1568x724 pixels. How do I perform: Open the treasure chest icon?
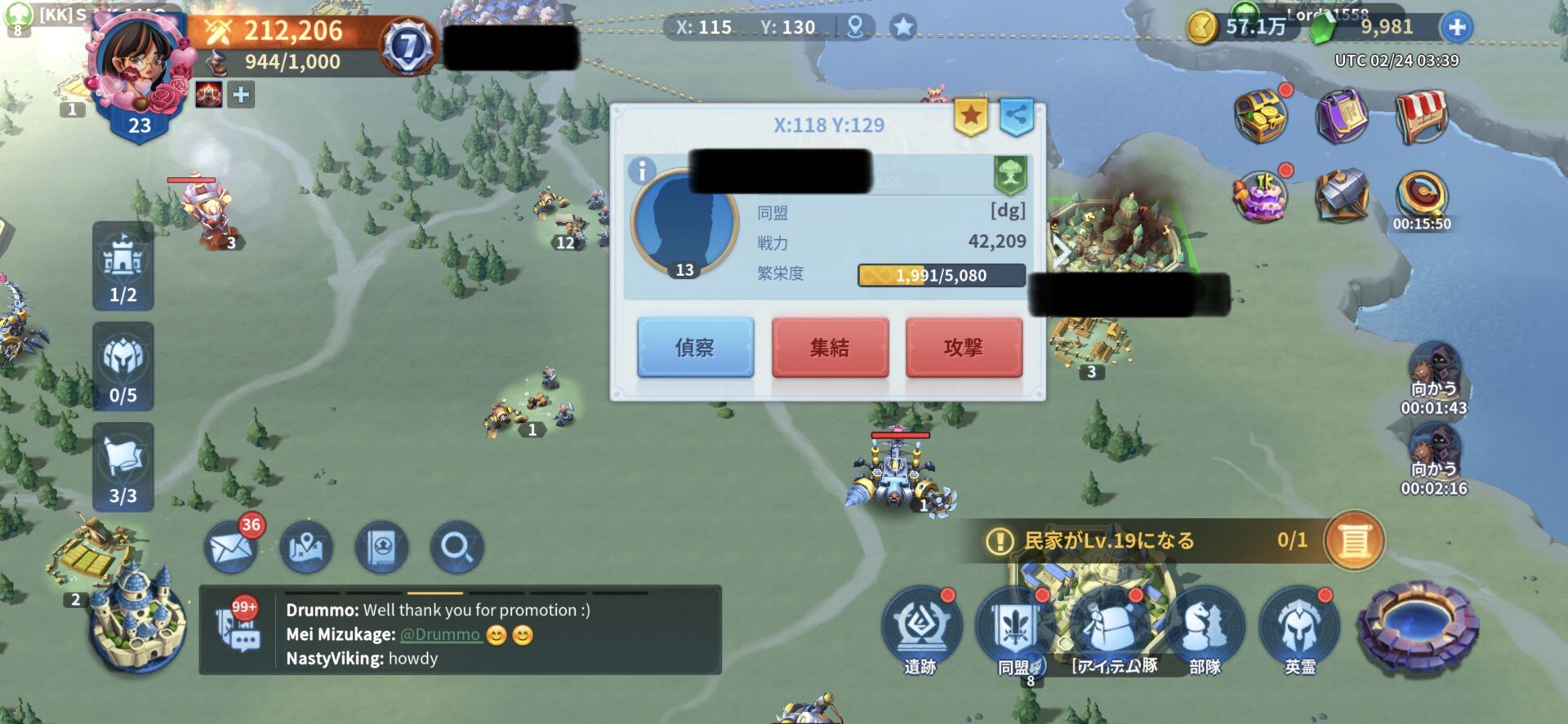tap(1261, 117)
